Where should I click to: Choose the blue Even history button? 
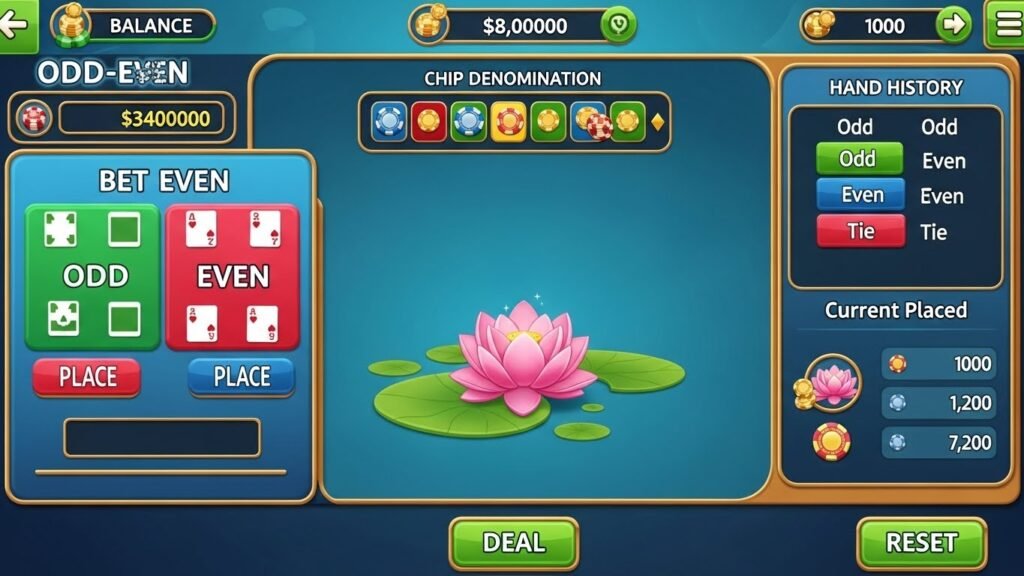860,195
